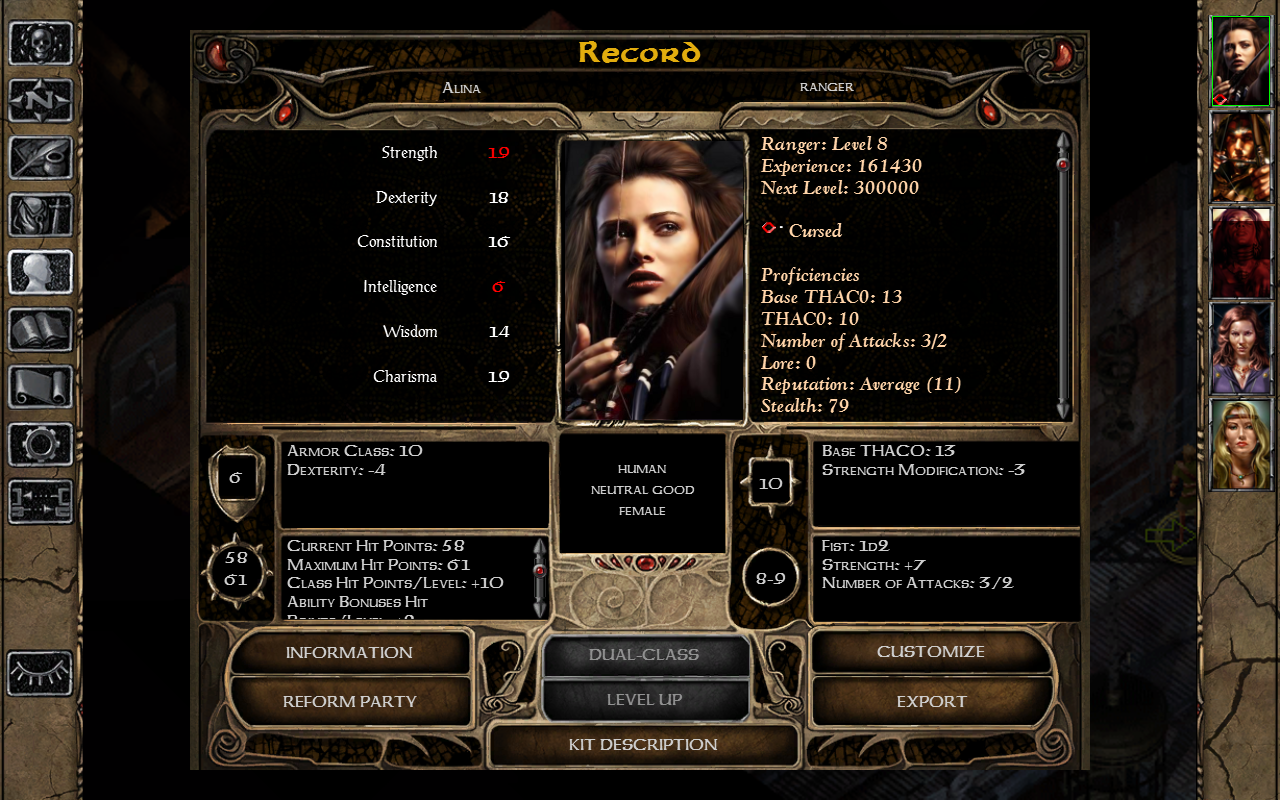Click the Dual-Class button
This screenshot has width=1280, height=800.
click(x=644, y=655)
